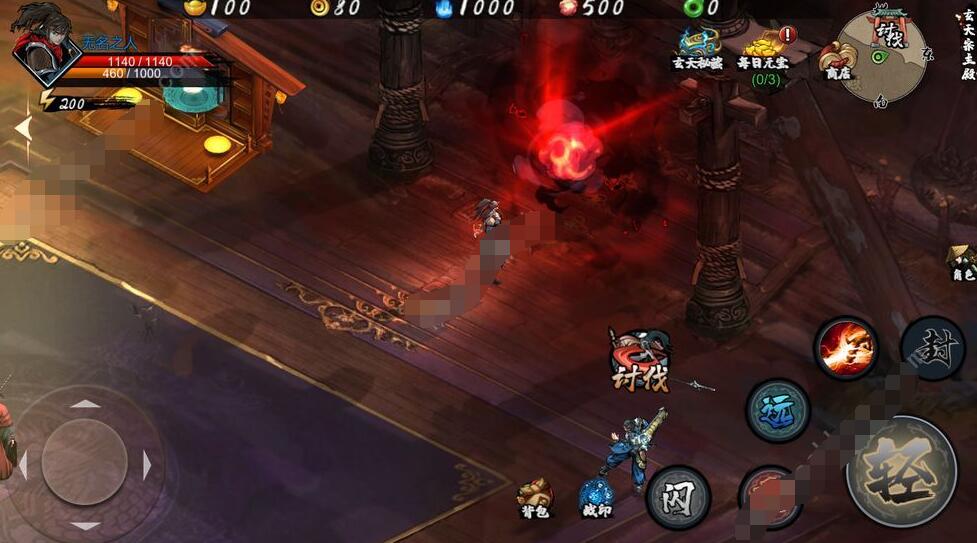The image size is (977, 543).
Task: Open the 角色 character sheet
Action: point(962,262)
